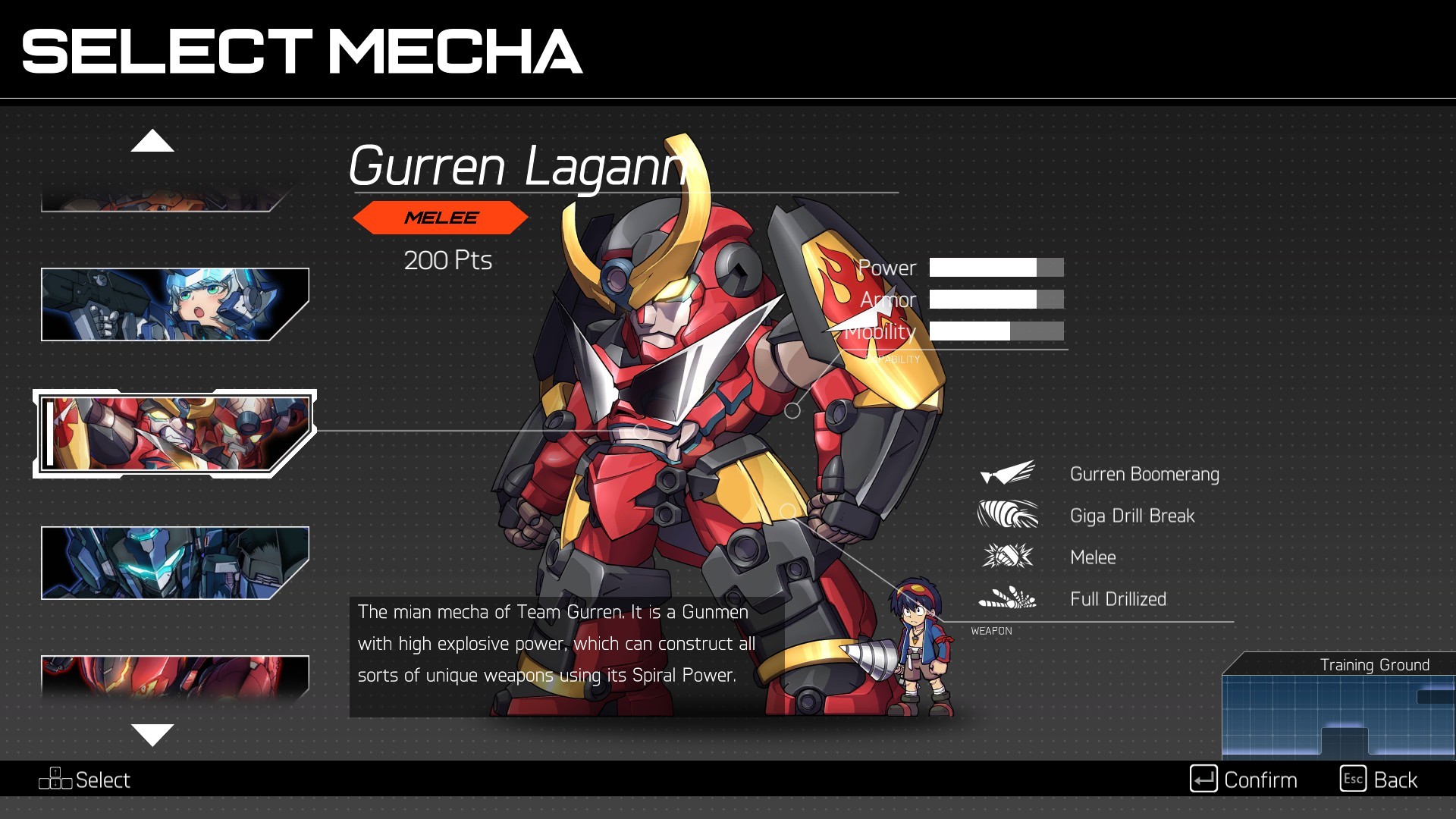Click the Confirm button

click(1244, 780)
